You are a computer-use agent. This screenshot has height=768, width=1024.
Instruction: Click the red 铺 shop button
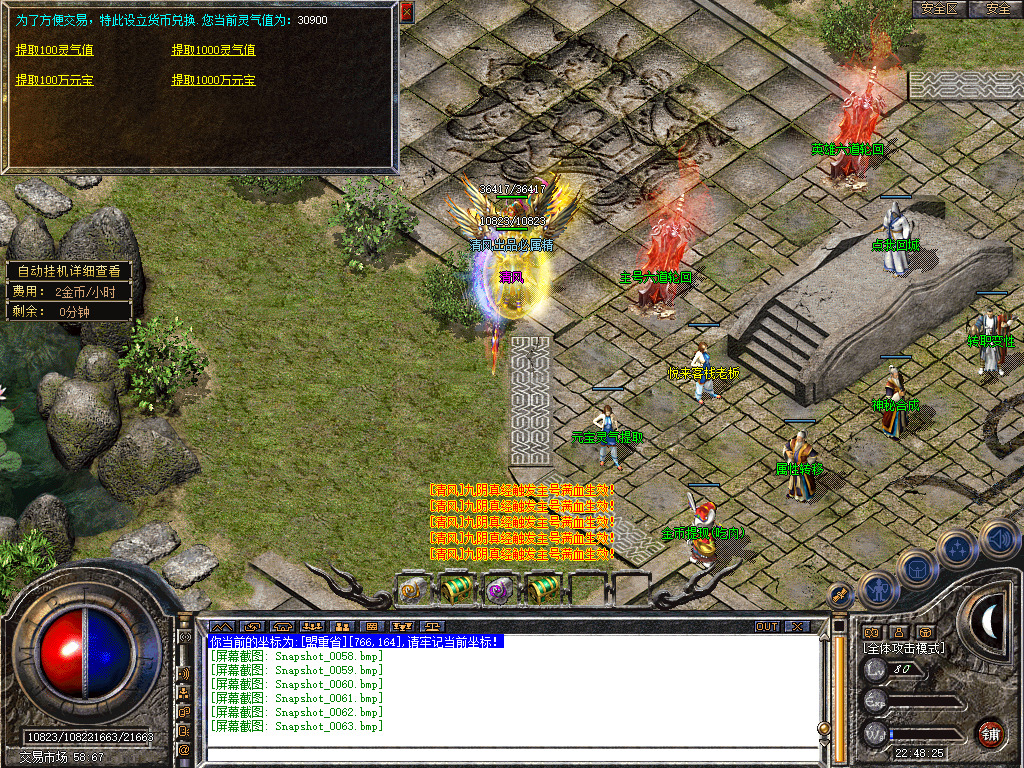pyautogui.click(x=992, y=733)
